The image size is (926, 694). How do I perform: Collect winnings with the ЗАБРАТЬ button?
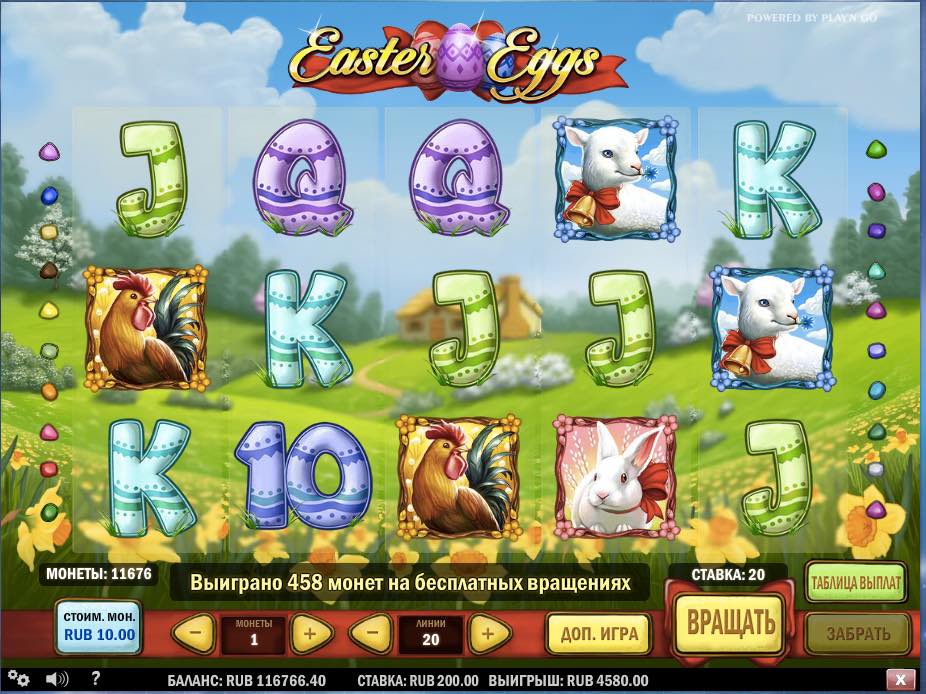click(x=857, y=634)
